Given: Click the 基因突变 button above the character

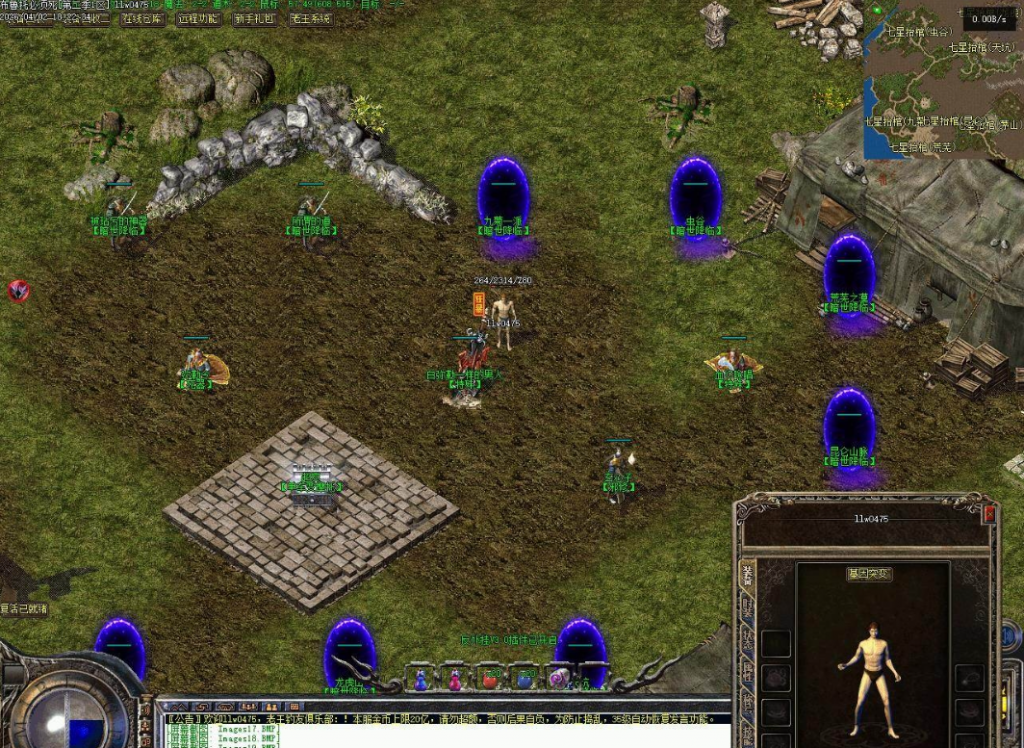Looking at the screenshot, I should pyautogui.click(x=868, y=574).
